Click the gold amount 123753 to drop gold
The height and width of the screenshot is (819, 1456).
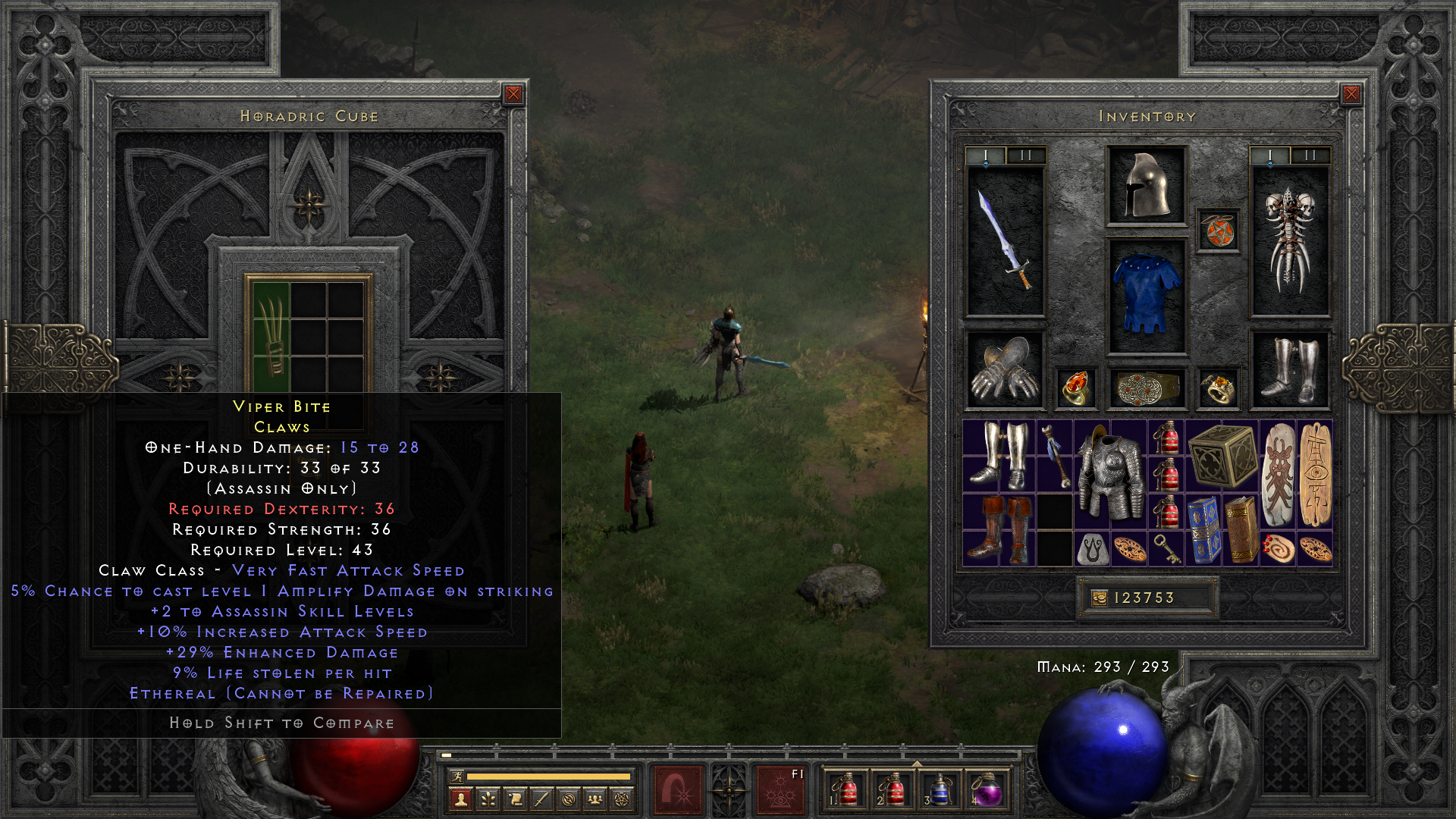point(1145,597)
